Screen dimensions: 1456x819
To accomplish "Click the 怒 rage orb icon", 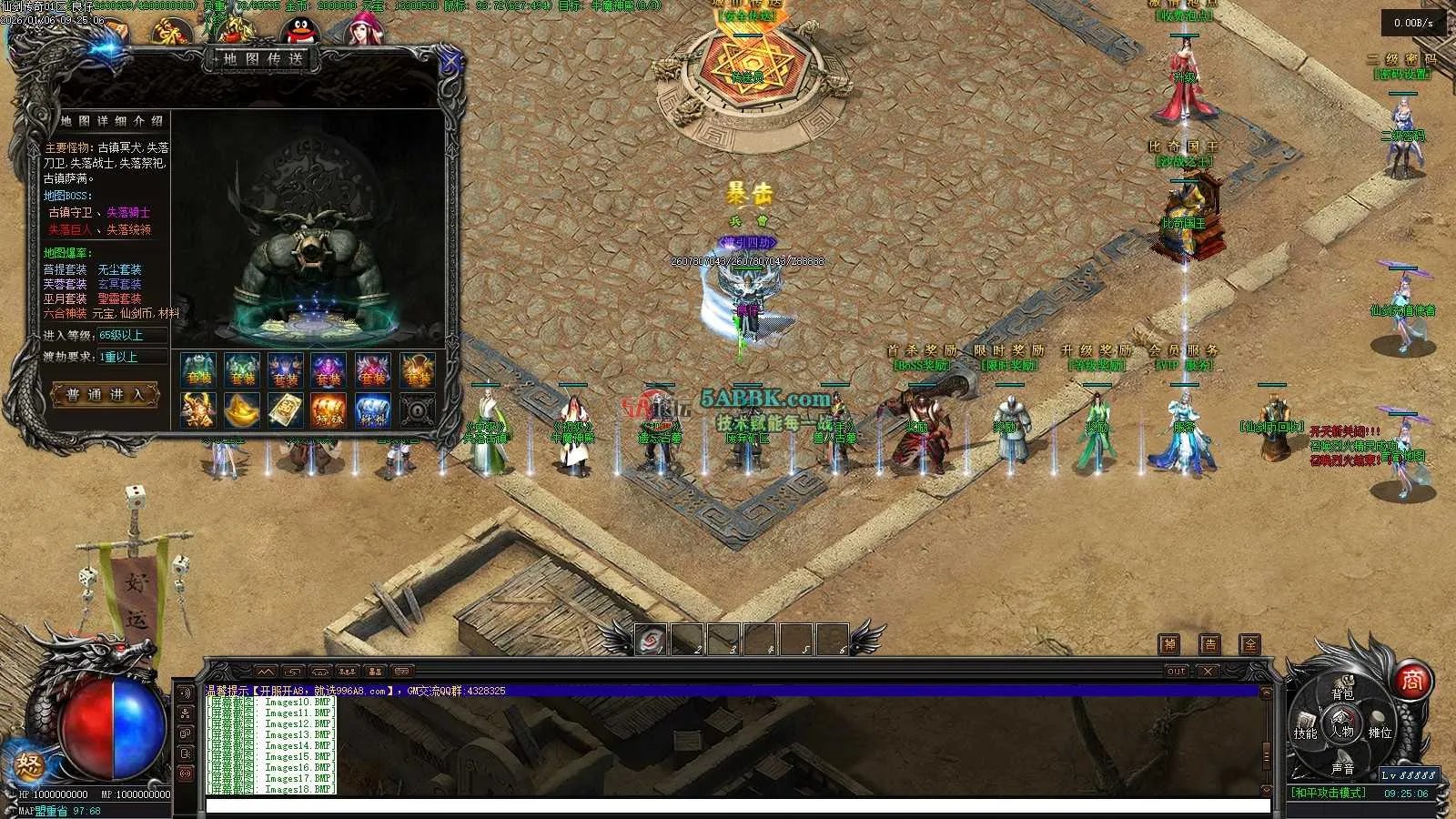I will [30, 763].
